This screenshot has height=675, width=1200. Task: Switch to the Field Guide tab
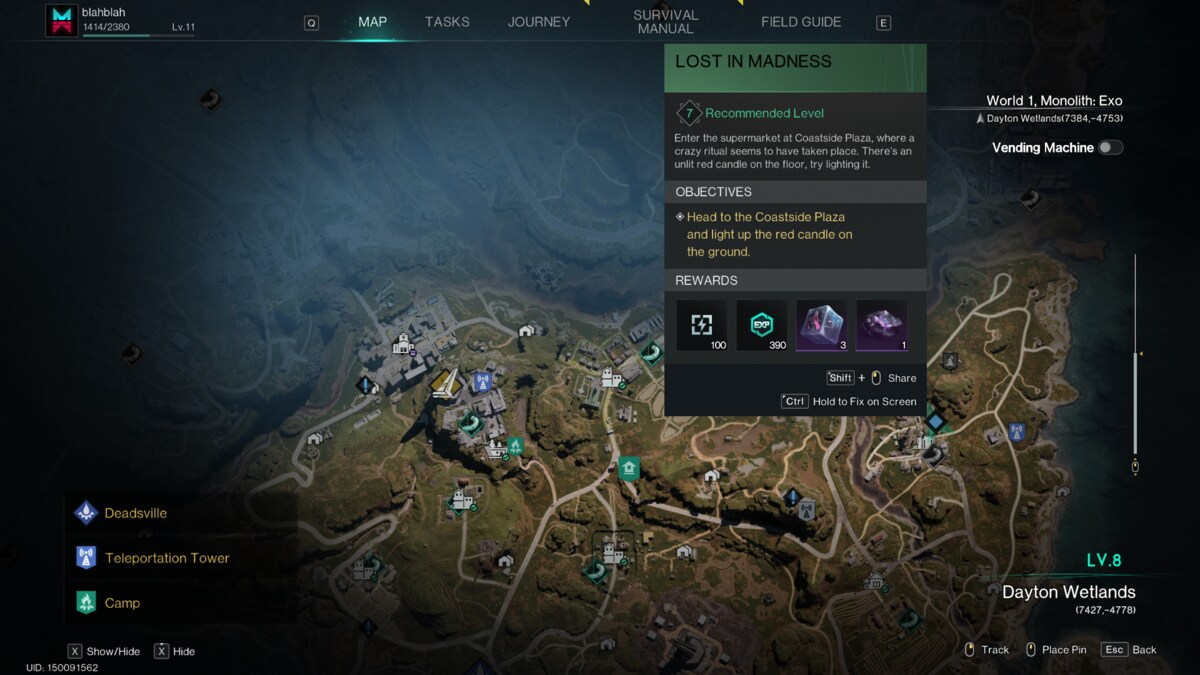pos(801,22)
